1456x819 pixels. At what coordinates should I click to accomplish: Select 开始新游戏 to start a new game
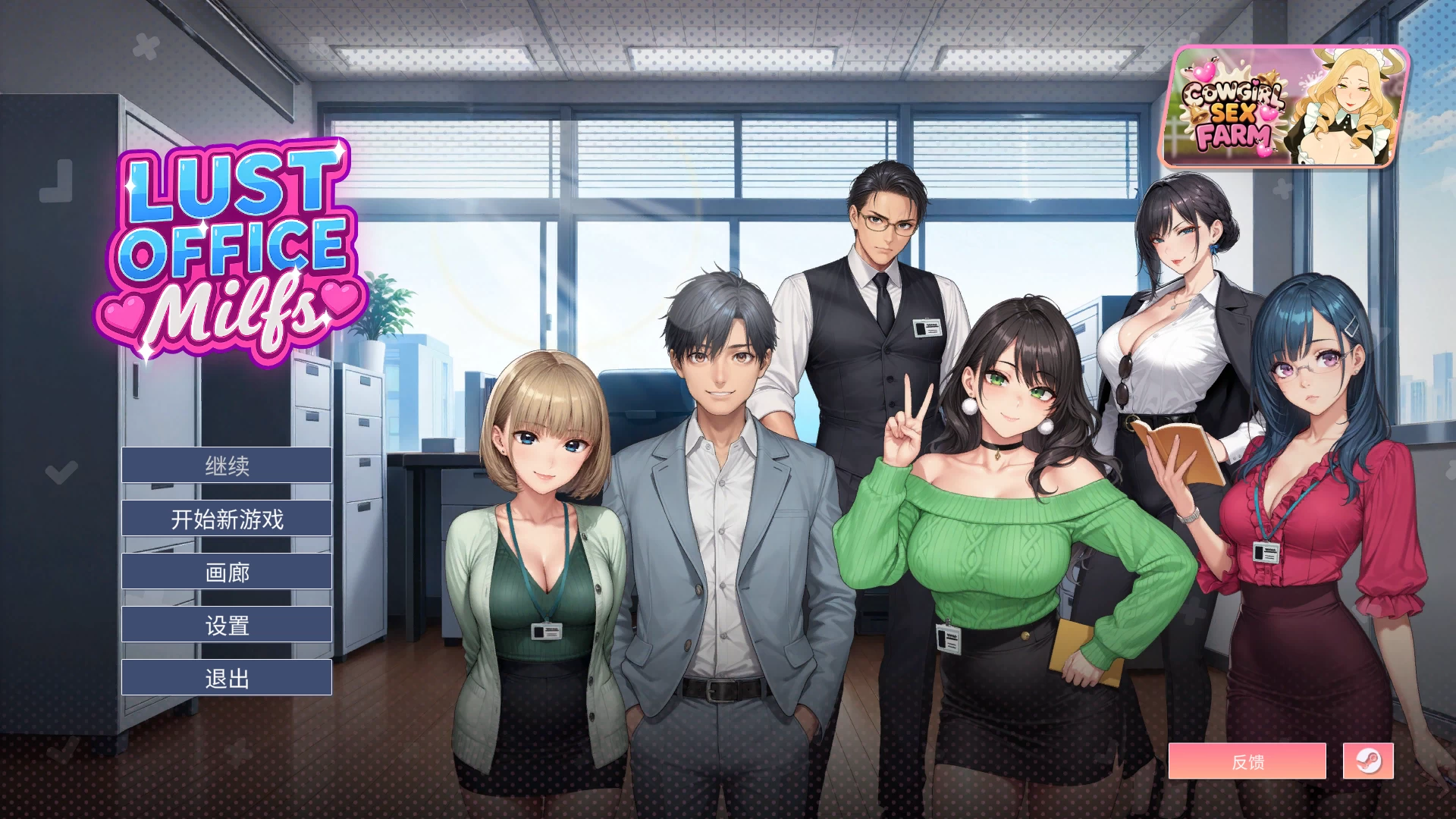pyautogui.click(x=226, y=518)
